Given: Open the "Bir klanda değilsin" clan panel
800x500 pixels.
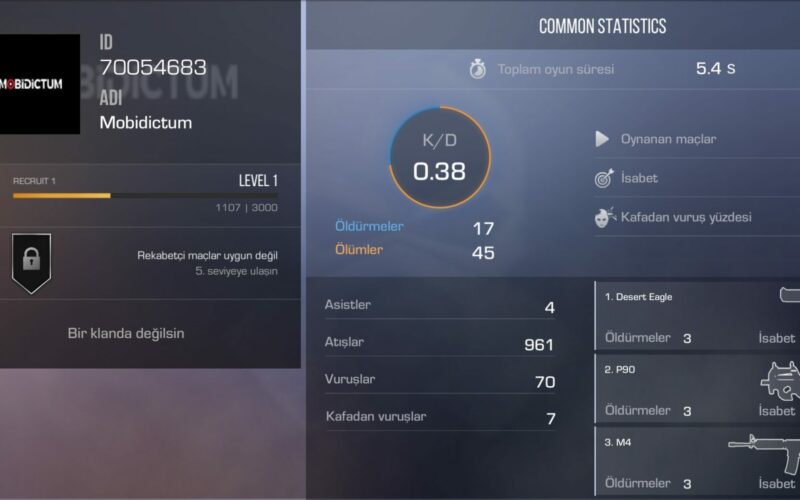Looking at the screenshot, I should (126, 333).
